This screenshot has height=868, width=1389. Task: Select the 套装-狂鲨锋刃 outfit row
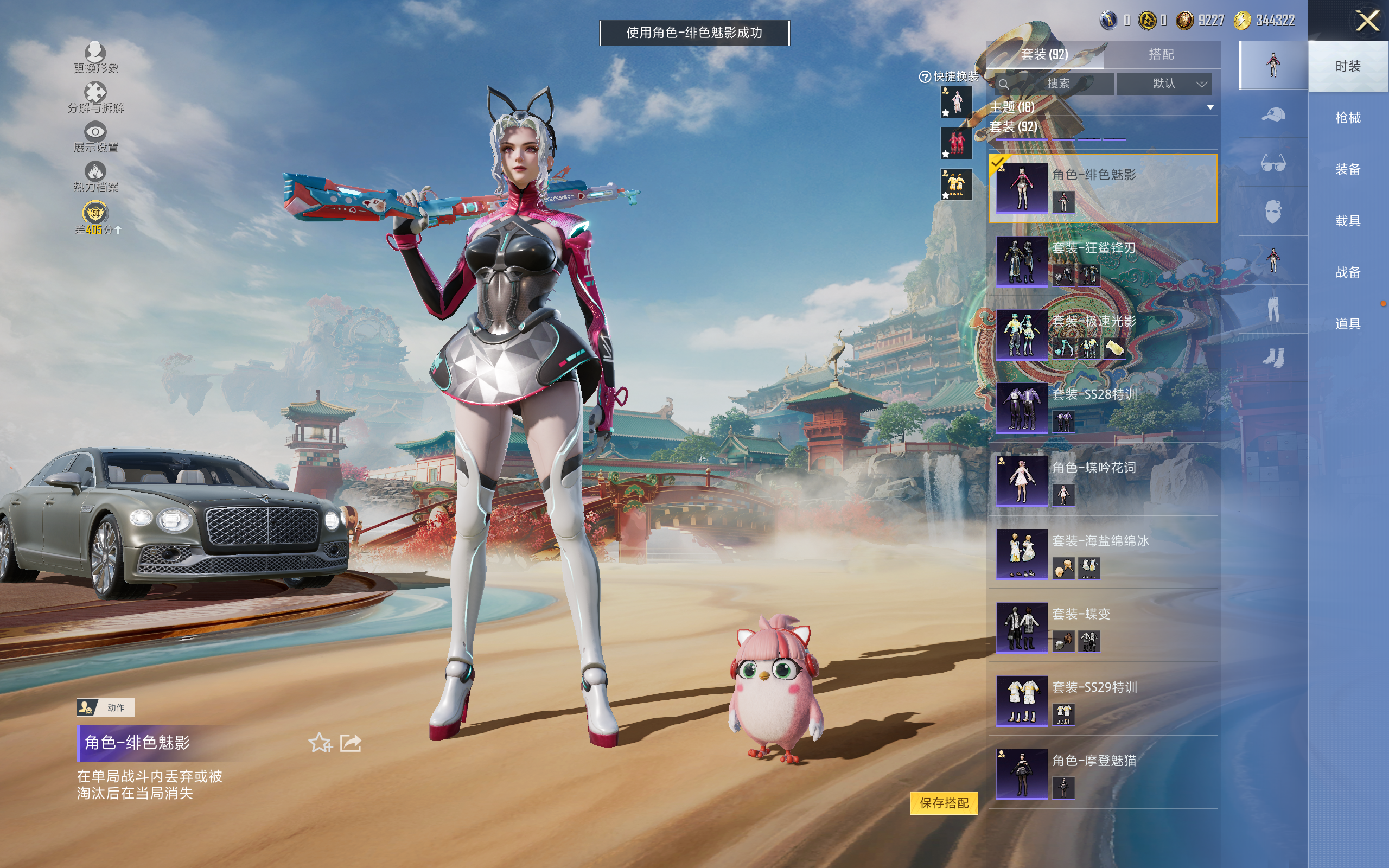pyautogui.click(x=1102, y=260)
